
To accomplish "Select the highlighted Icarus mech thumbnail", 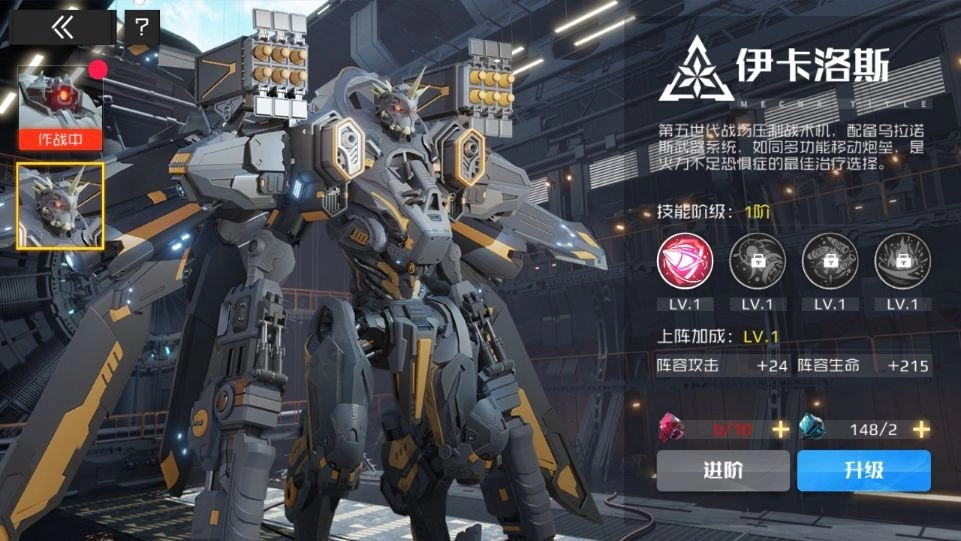I will click(x=60, y=206).
